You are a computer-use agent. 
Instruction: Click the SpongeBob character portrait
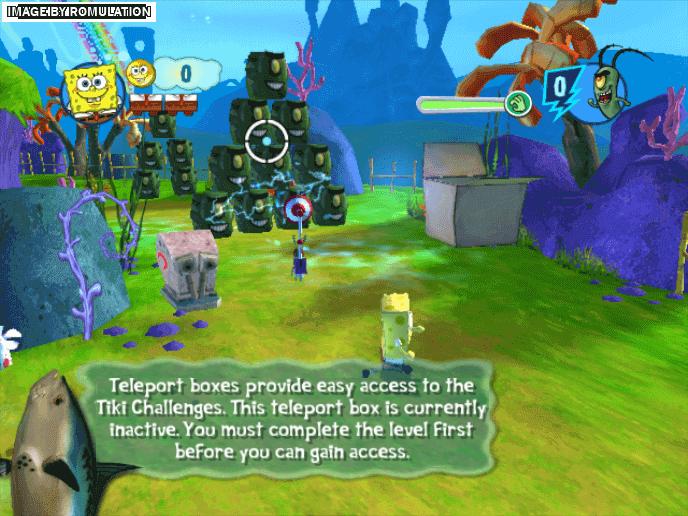pos(90,91)
